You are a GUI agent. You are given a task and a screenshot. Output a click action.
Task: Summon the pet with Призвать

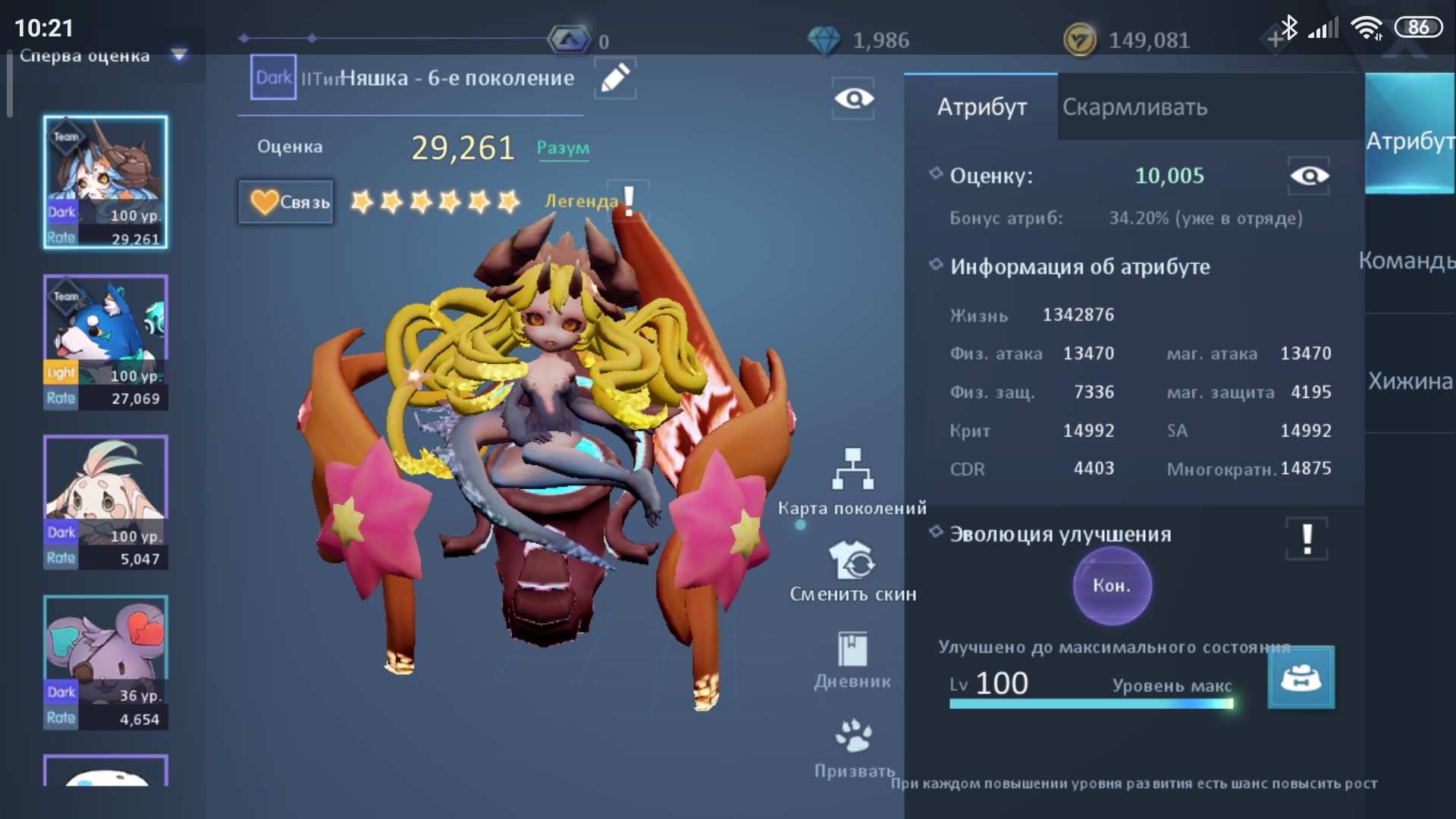(854, 748)
